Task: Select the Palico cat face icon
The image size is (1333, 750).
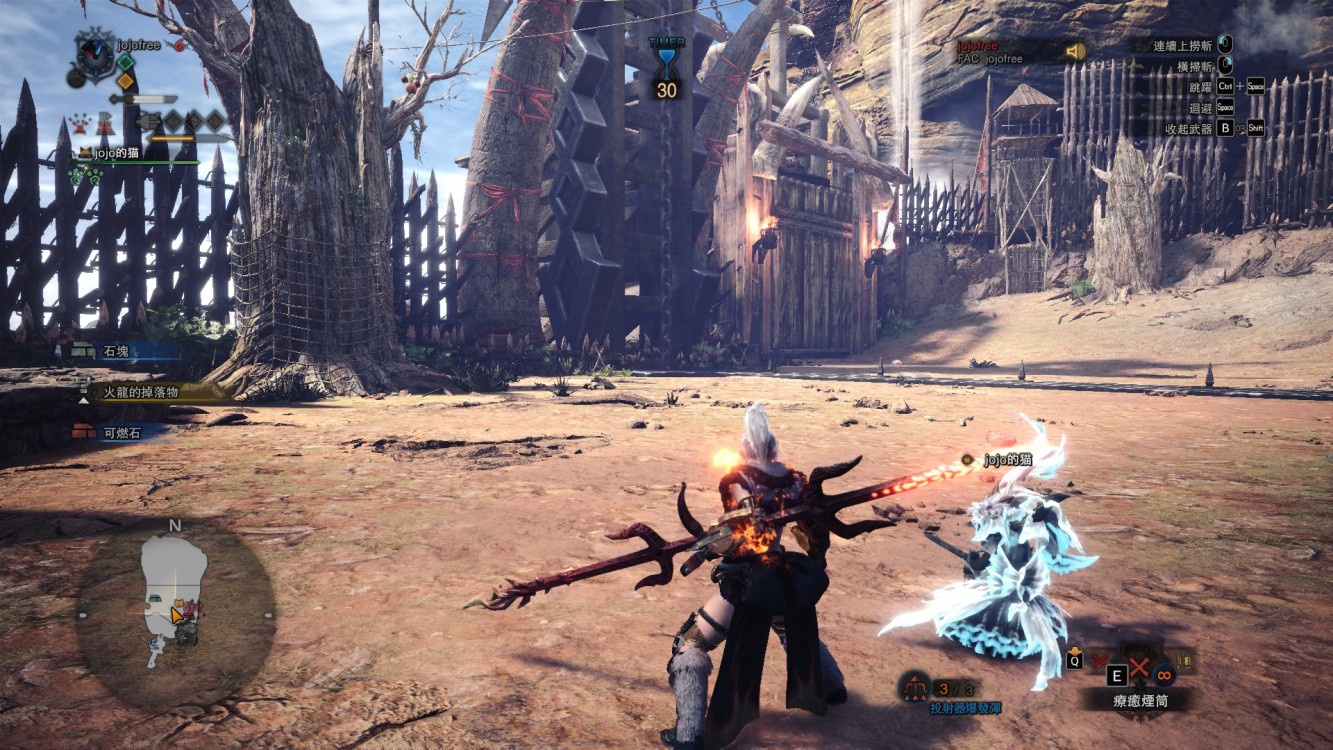Action: click(x=85, y=153)
